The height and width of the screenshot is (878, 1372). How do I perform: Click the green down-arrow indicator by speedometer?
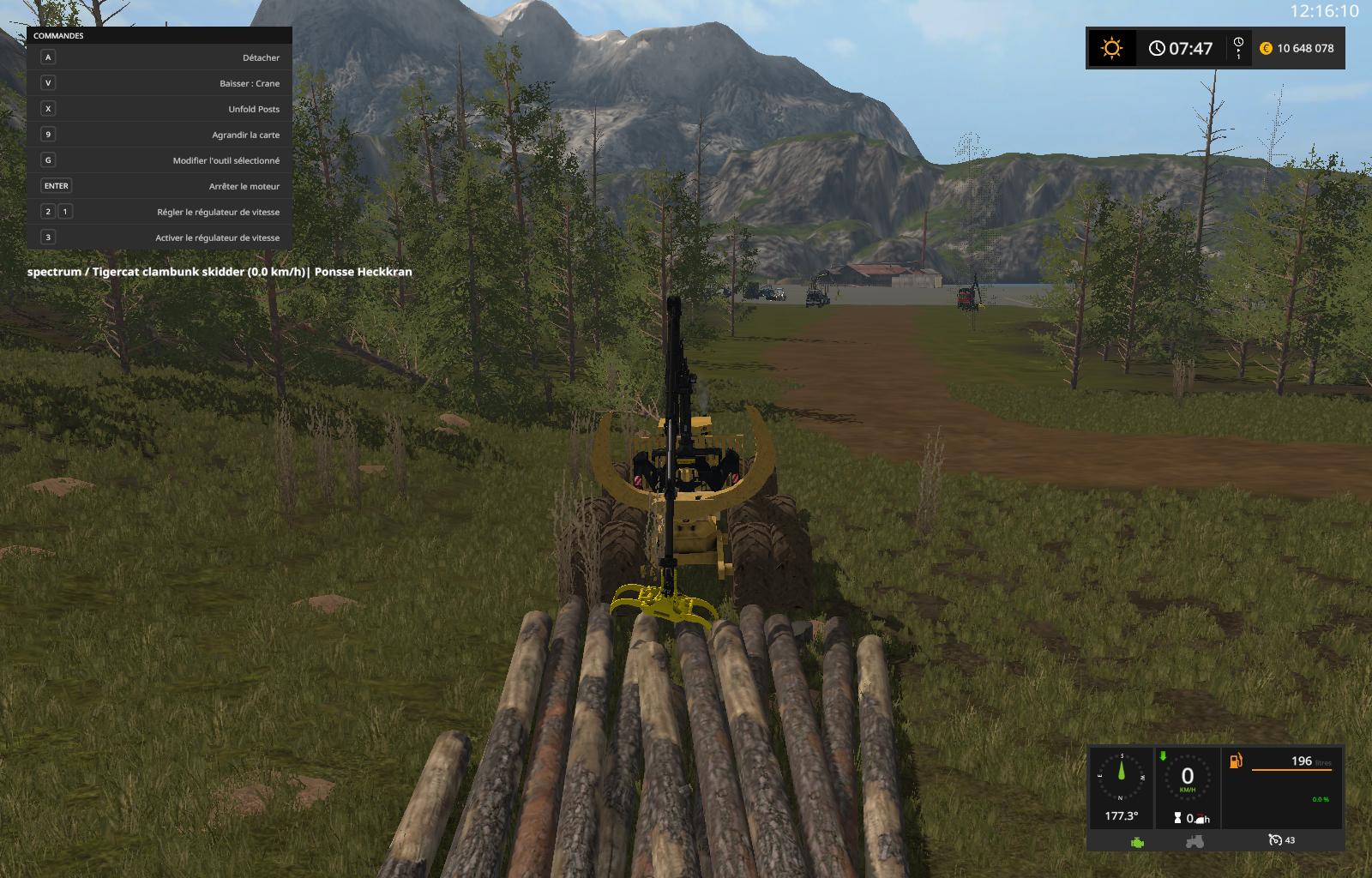[1163, 756]
